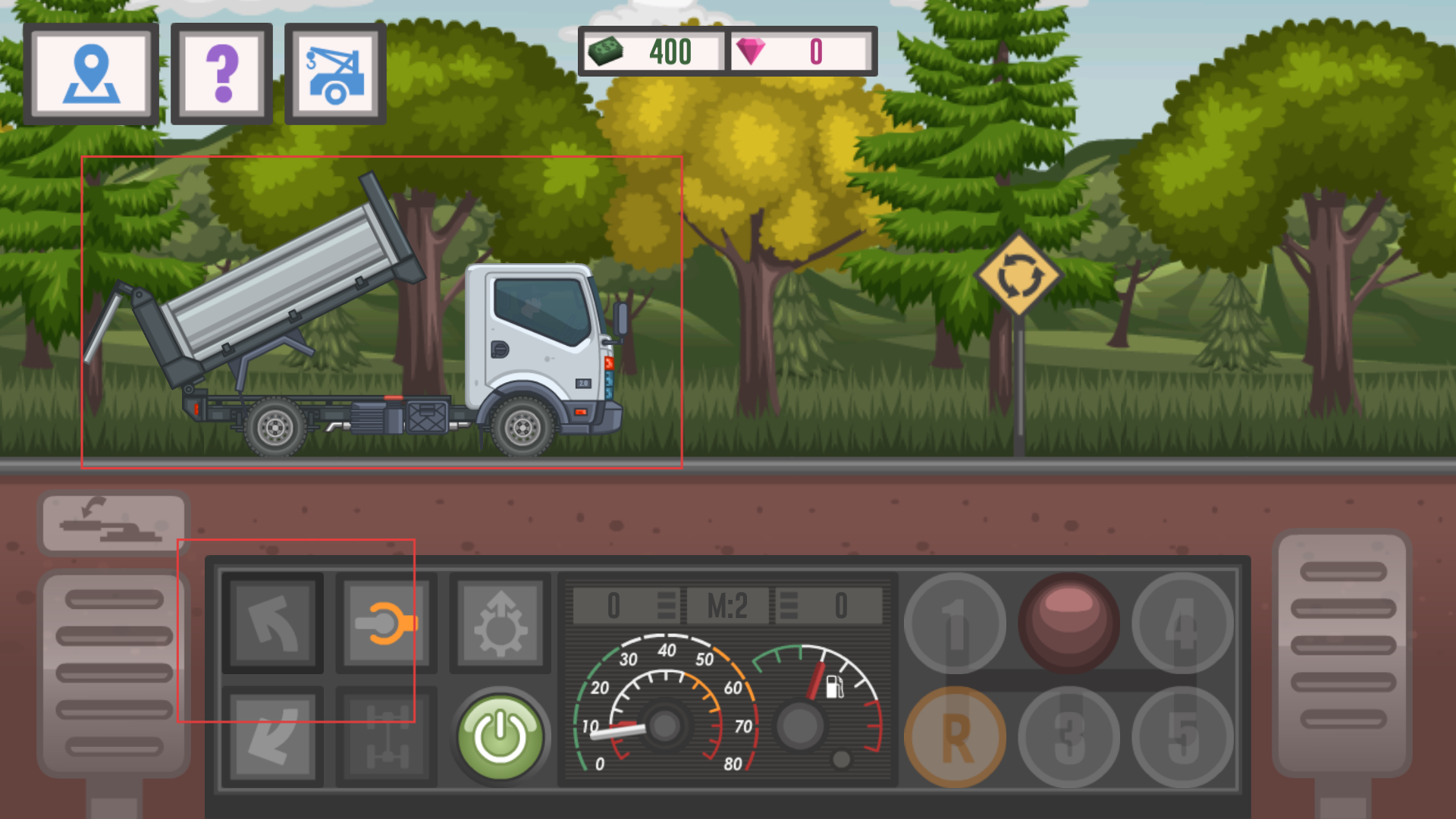Click the green engine power button
Viewport: 1456px width, 819px height.
pos(500,736)
